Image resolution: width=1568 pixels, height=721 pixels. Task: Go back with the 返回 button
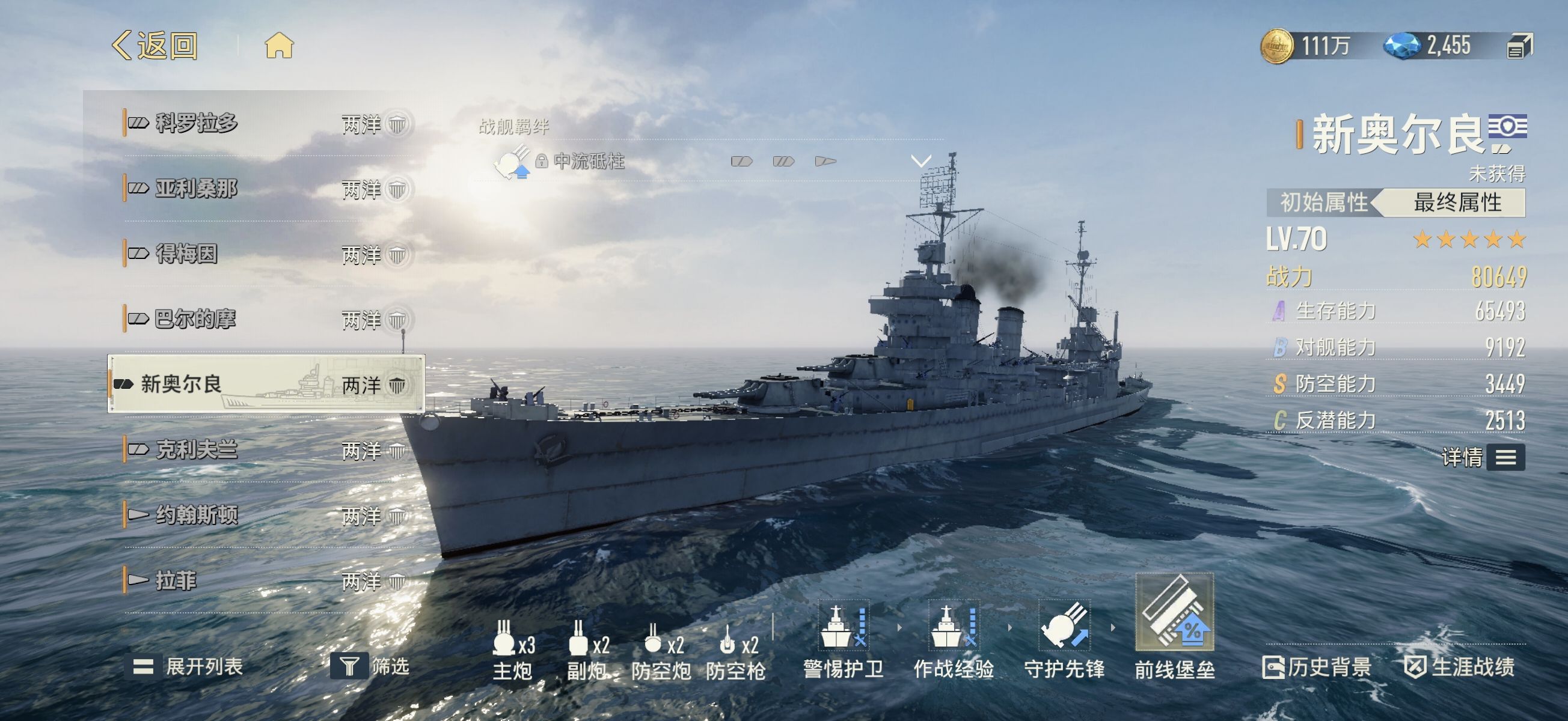(156, 46)
